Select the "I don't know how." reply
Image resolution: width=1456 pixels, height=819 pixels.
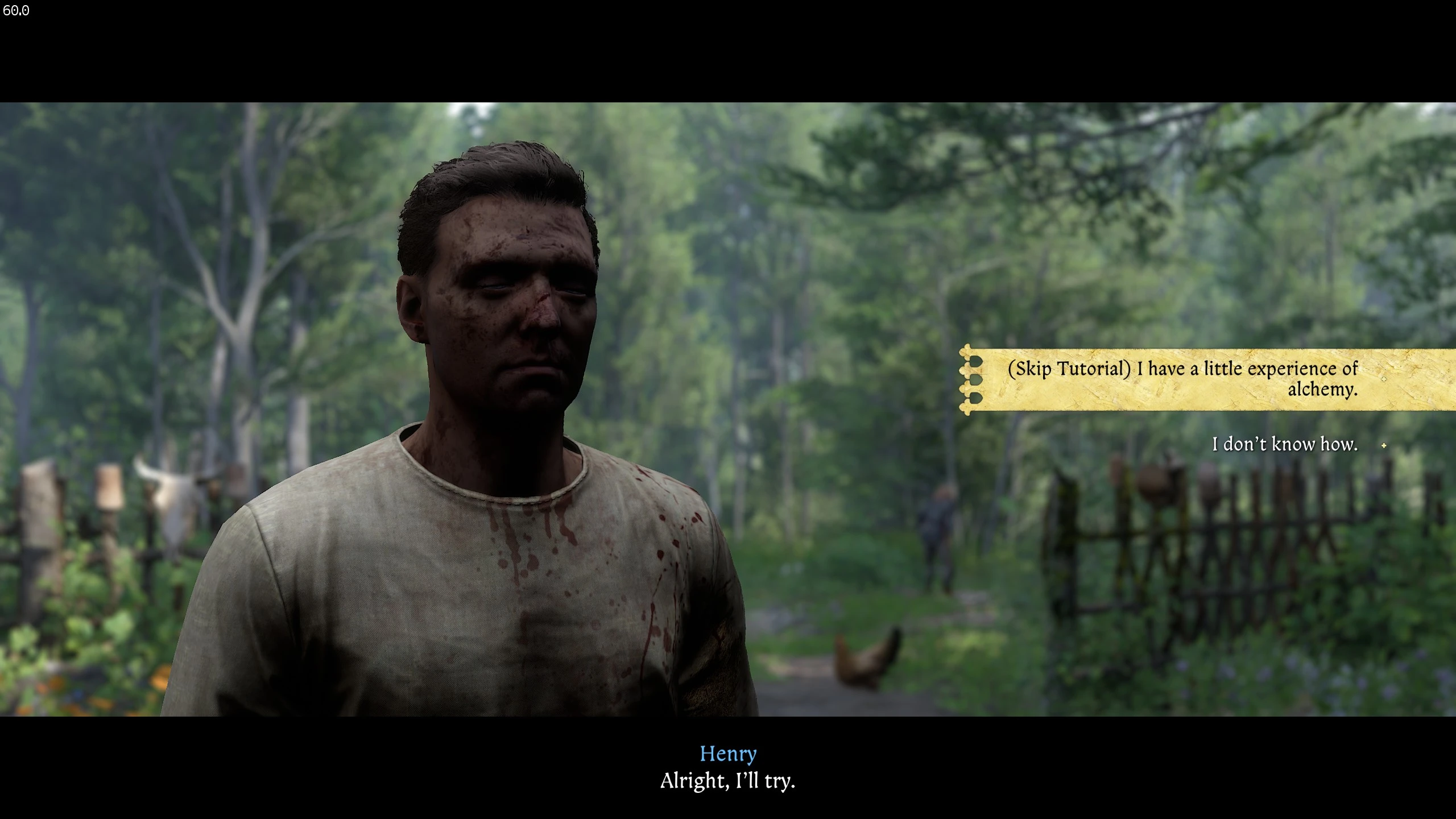[x=1284, y=444]
